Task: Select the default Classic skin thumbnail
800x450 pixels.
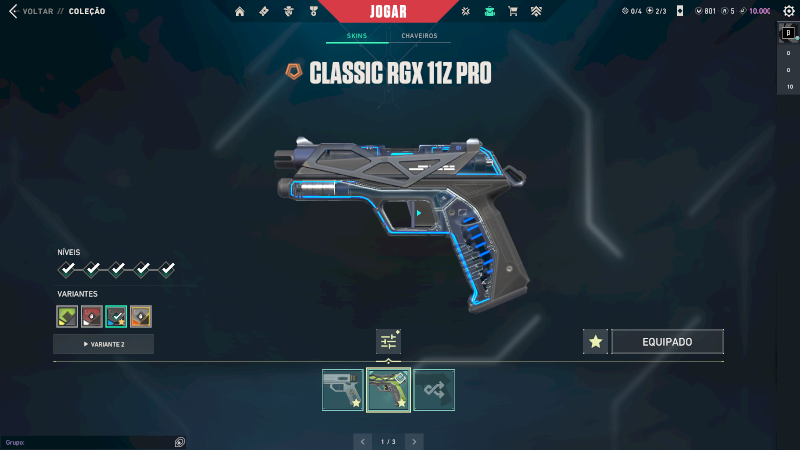Action: click(342, 390)
